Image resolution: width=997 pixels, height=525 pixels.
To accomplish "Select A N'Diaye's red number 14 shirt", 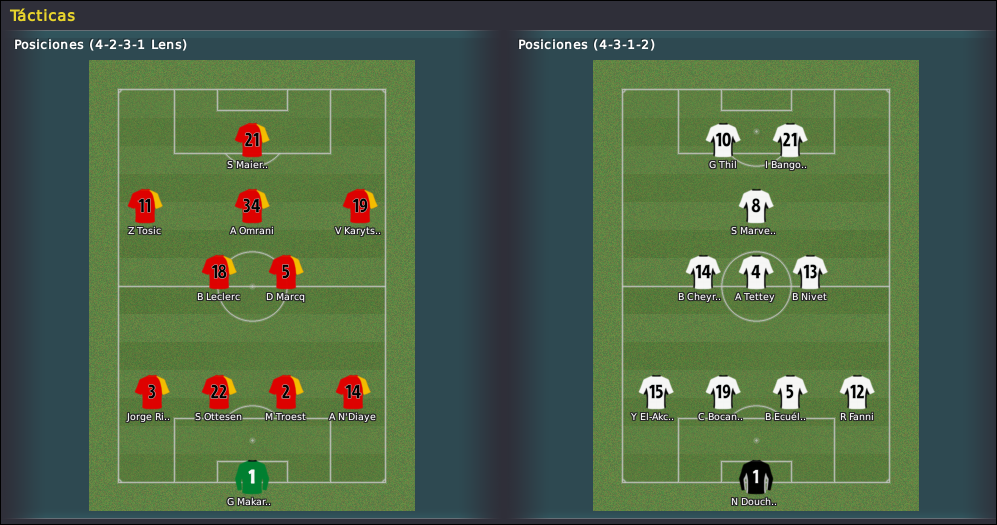I will [x=353, y=392].
